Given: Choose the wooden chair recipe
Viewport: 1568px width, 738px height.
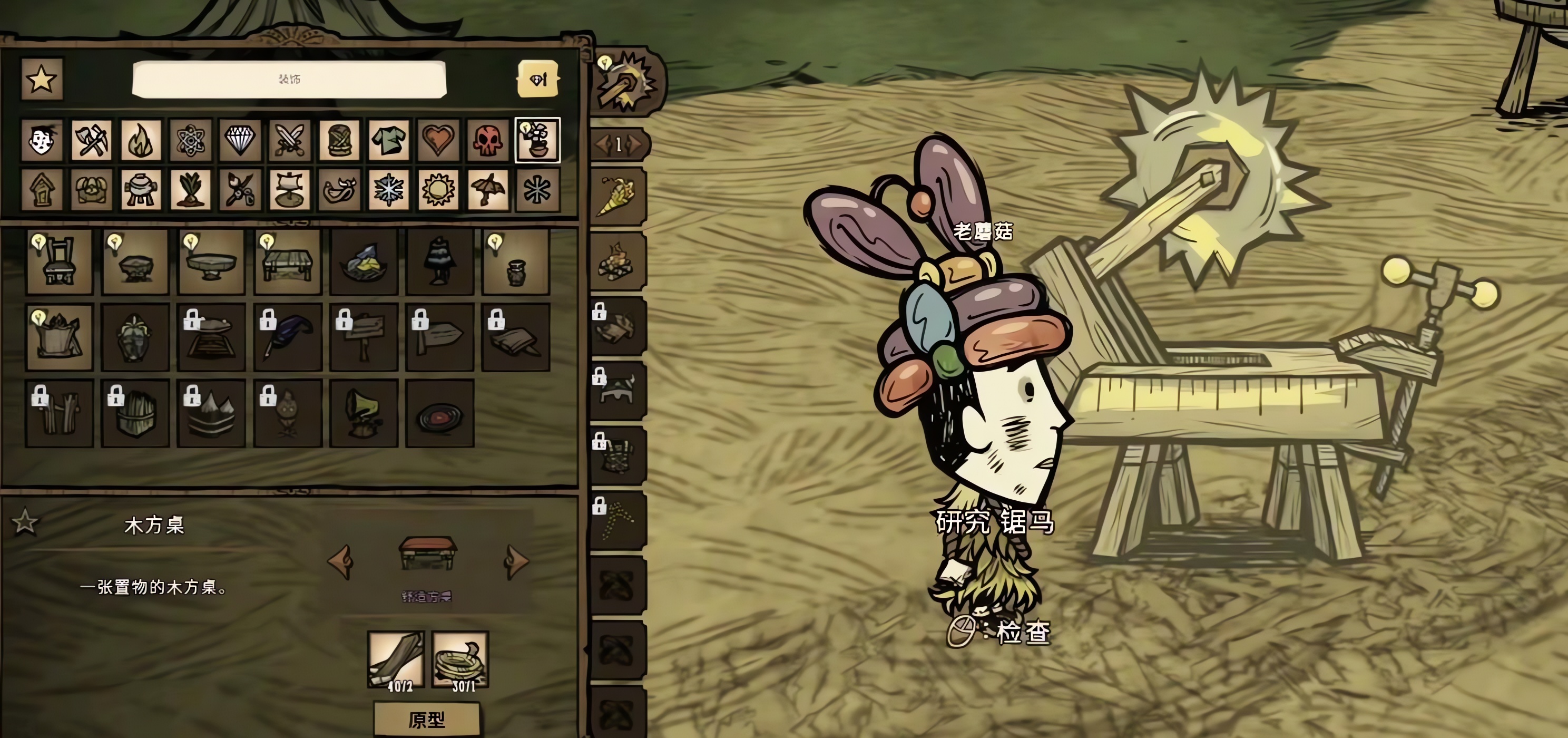Looking at the screenshot, I should [59, 263].
